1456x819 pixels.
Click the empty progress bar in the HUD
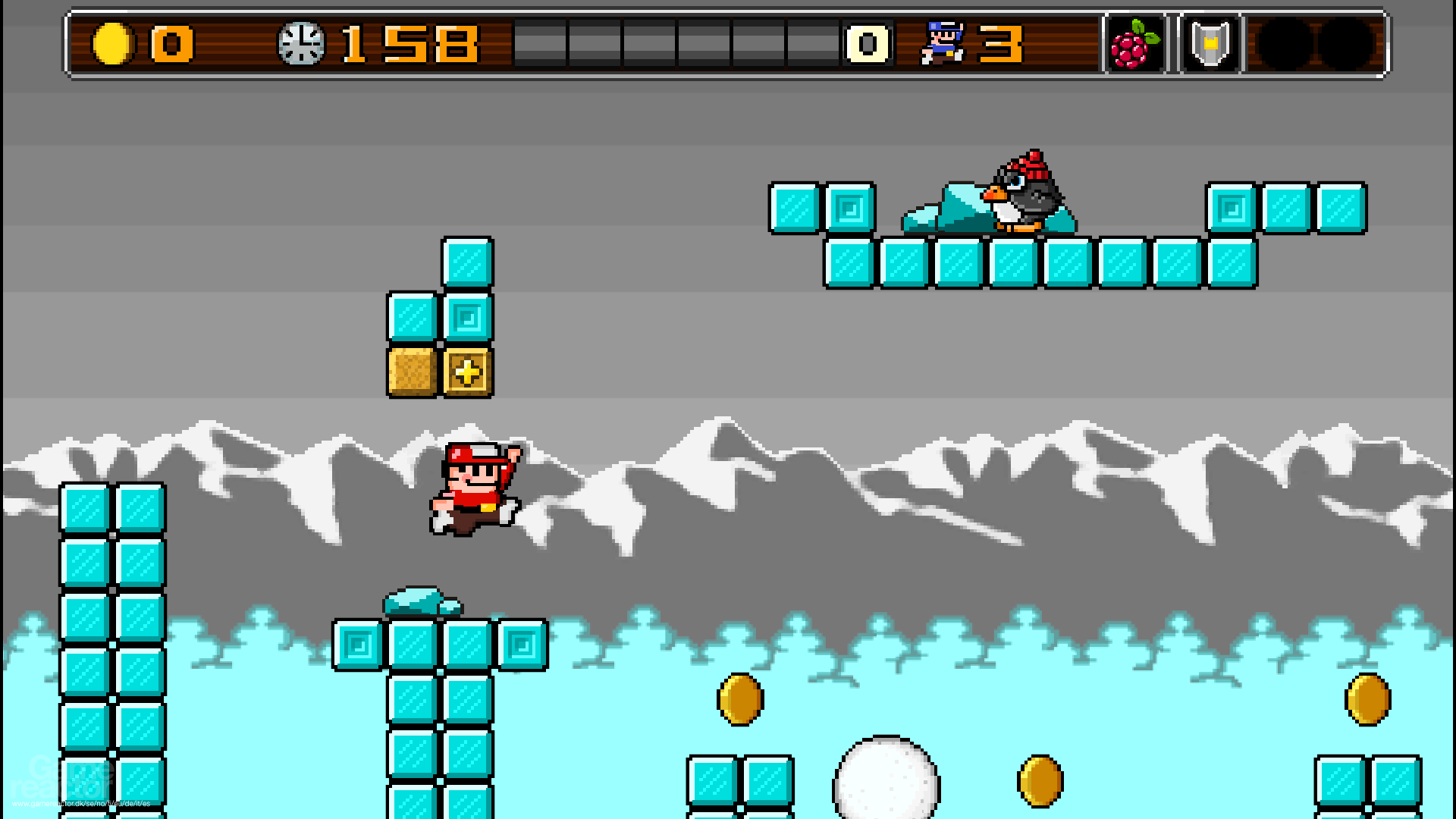click(x=675, y=44)
